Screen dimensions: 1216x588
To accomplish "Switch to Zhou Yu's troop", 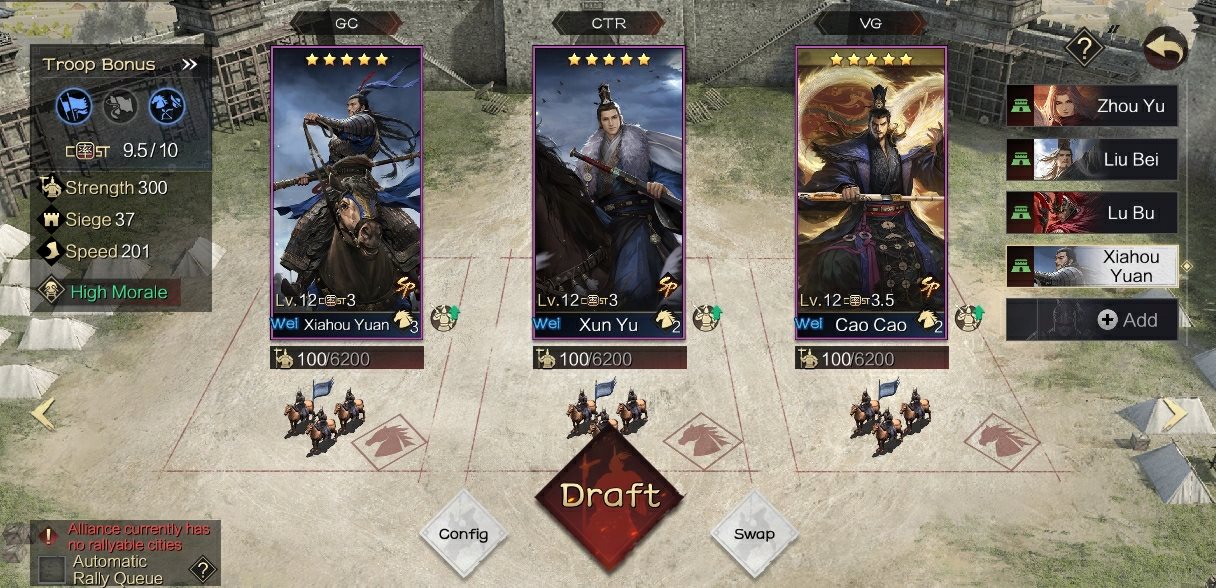I will [1092, 105].
